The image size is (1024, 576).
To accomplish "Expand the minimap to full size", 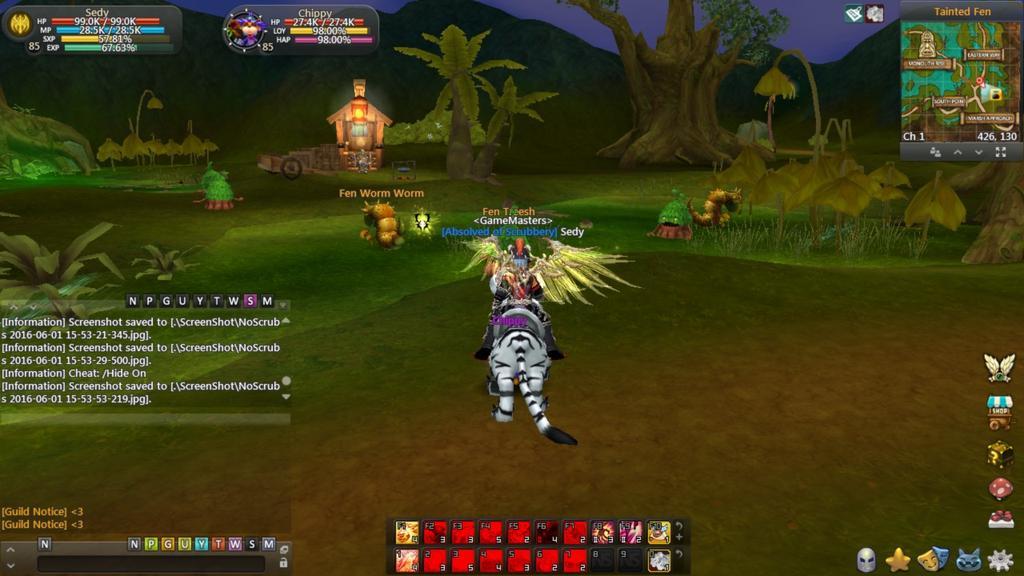I will pyautogui.click(x=1002, y=152).
